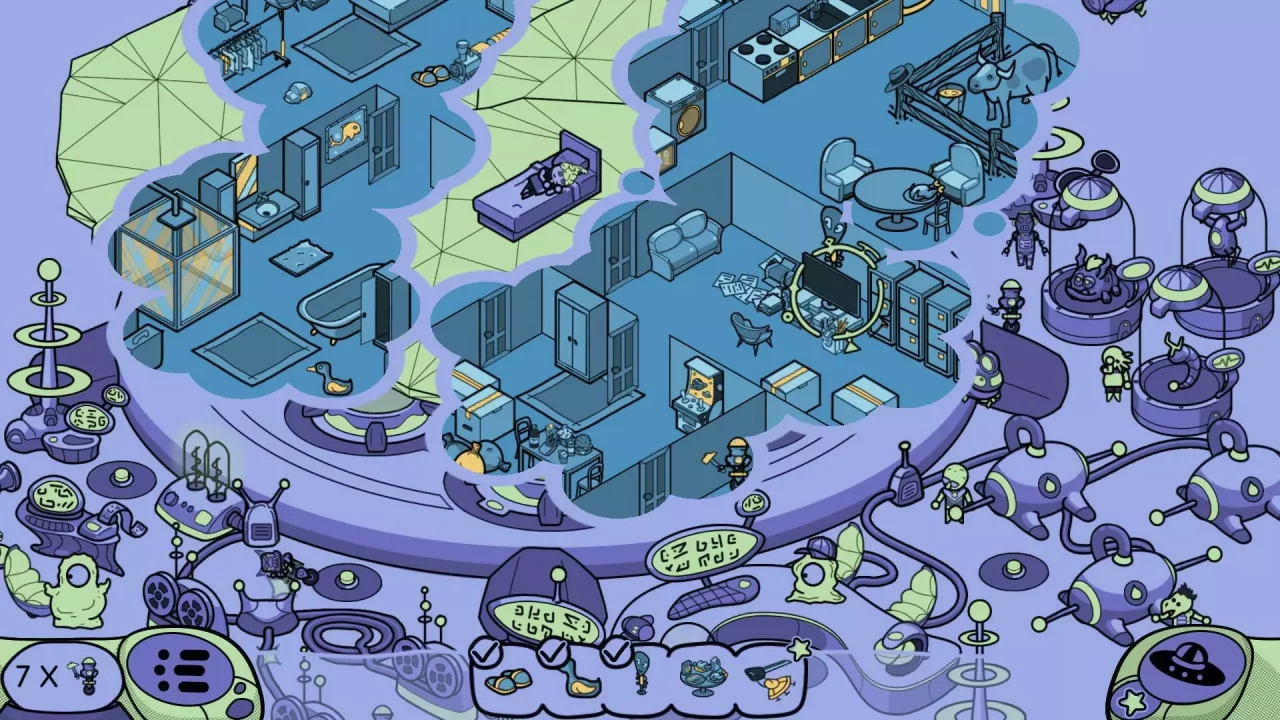This screenshot has height=720, width=1280.
Task: Select the starred dustpan brush item
Action: pyautogui.click(x=770, y=680)
